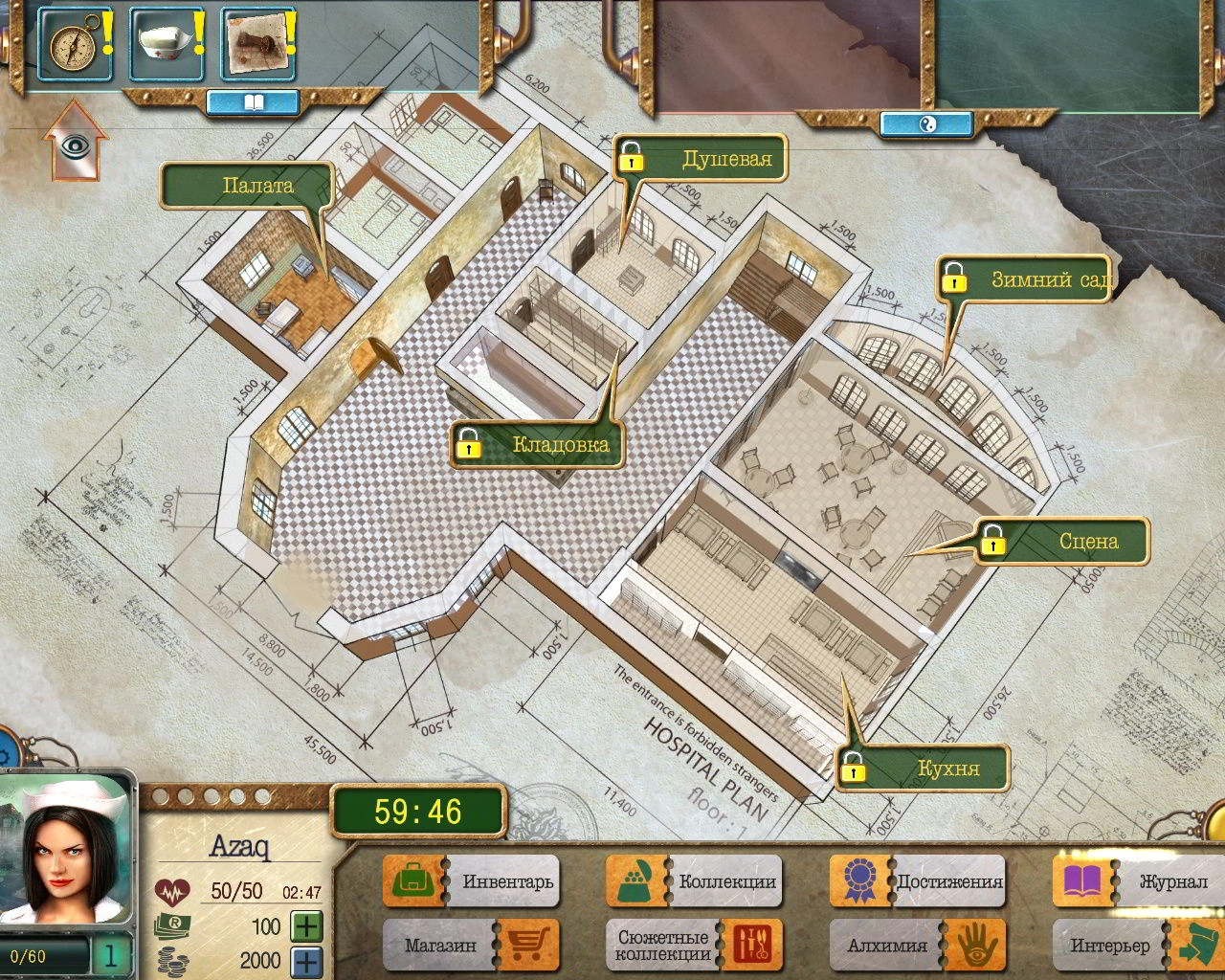Open the Интерьер interior menu
The width and height of the screenshot is (1225, 980).
tap(1141, 946)
